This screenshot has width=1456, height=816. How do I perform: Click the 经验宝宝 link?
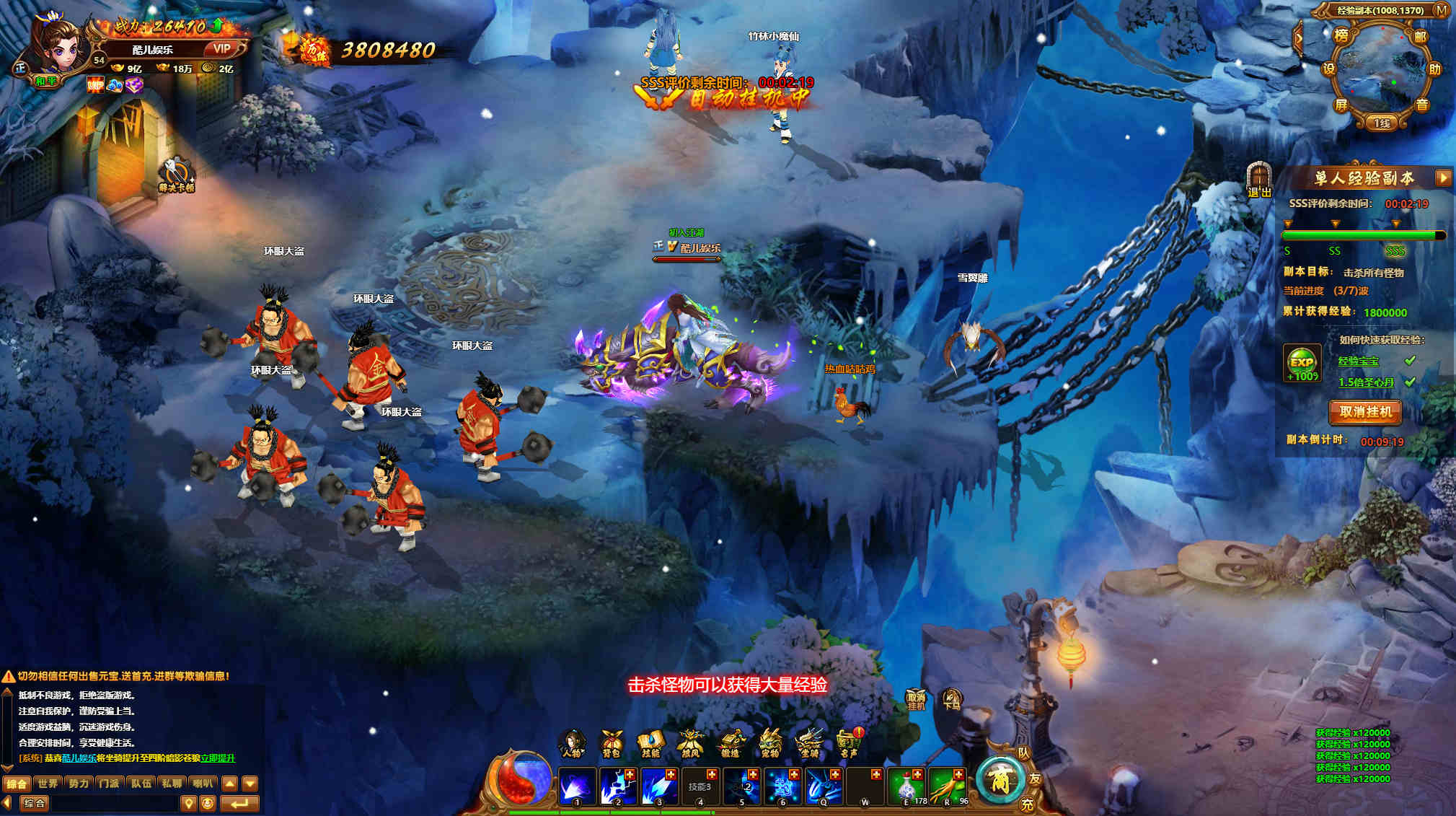[1358, 361]
